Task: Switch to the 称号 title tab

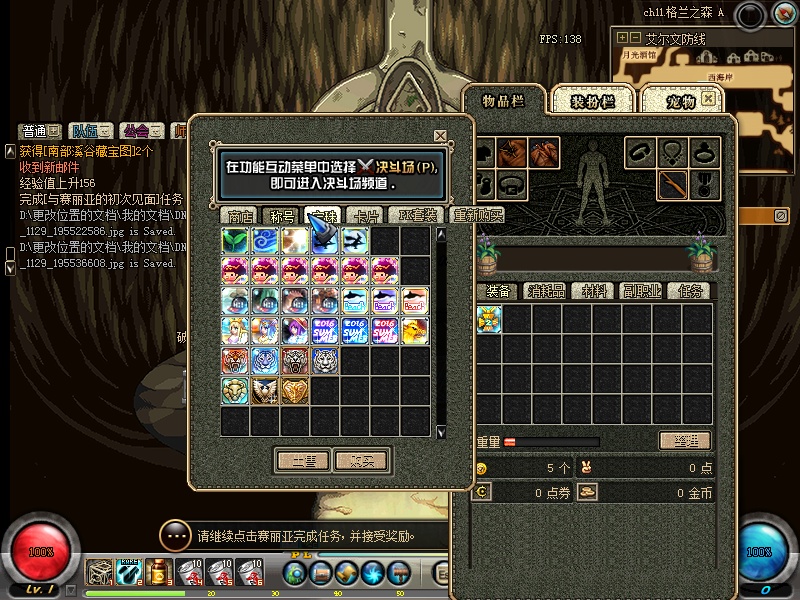Action: coord(281,216)
